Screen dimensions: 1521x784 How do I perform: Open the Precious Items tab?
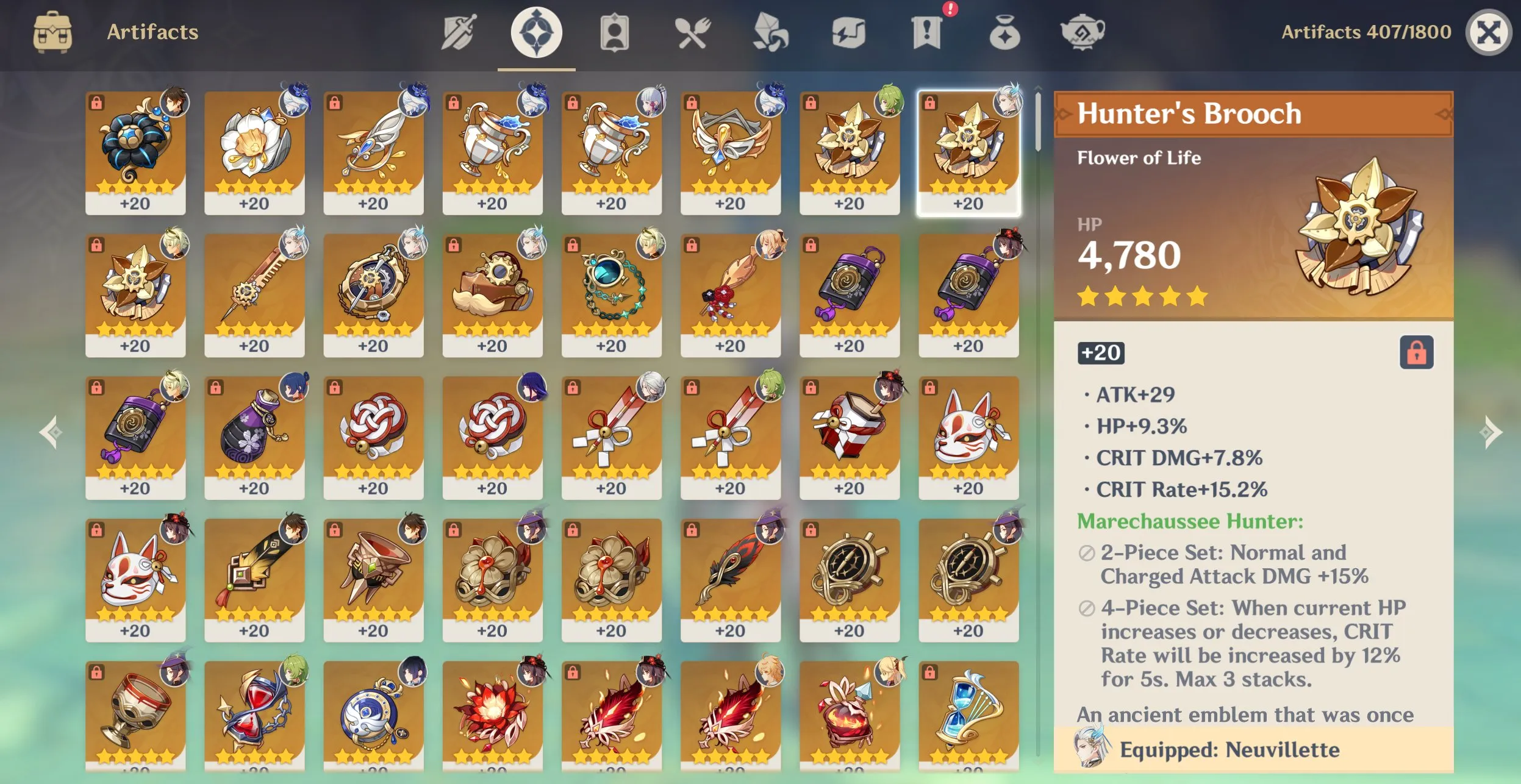(x=1003, y=32)
